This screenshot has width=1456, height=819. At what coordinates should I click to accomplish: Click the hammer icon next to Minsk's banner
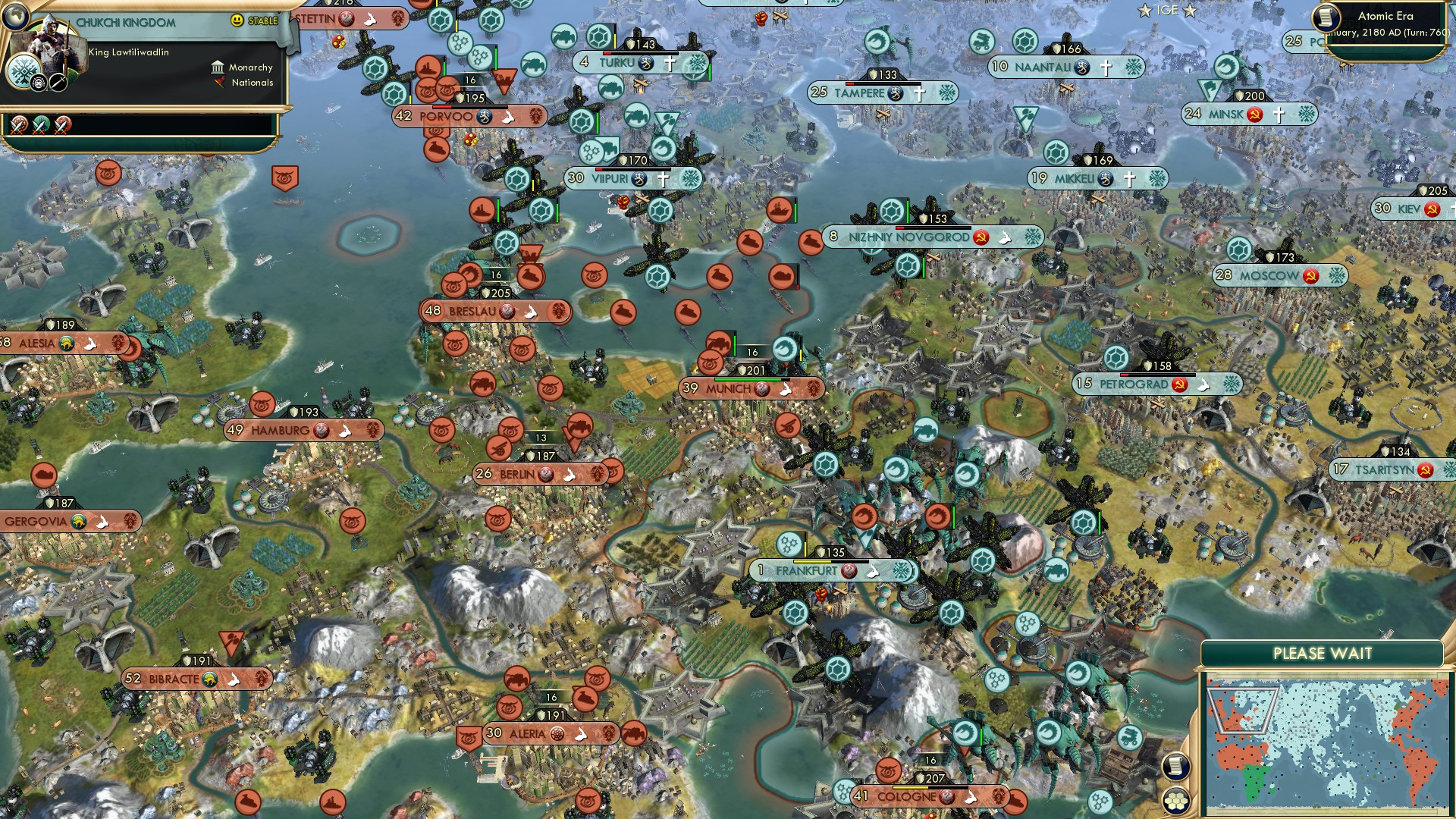(1254, 115)
